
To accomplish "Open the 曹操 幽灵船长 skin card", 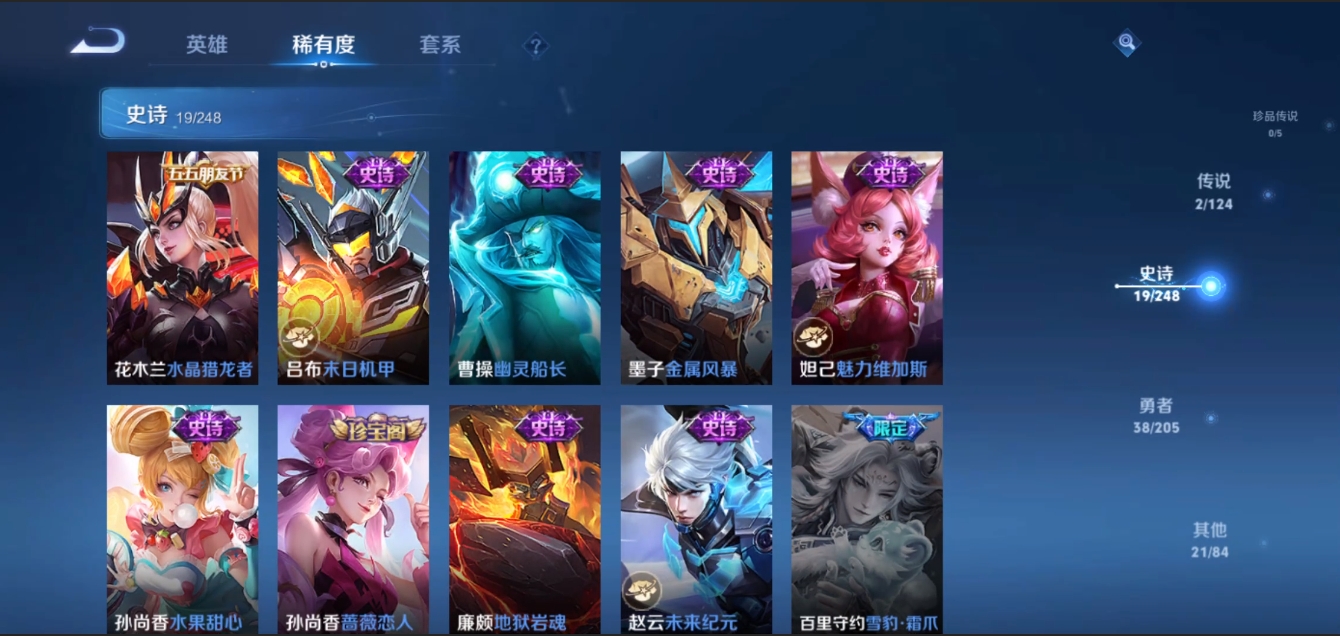I will [525, 267].
